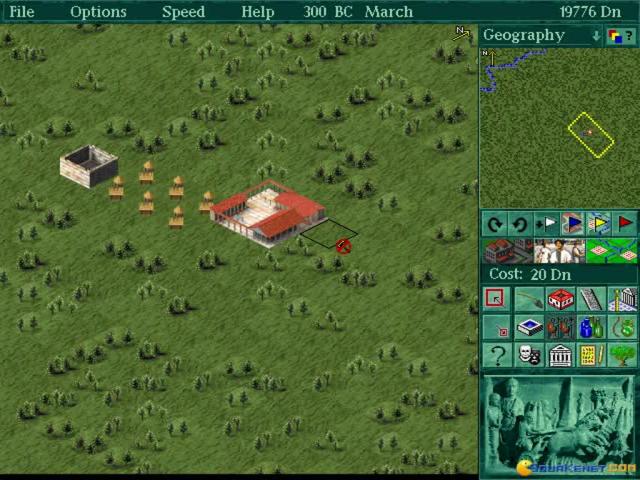
Task: Select the tree garden build tool
Action: point(624,355)
